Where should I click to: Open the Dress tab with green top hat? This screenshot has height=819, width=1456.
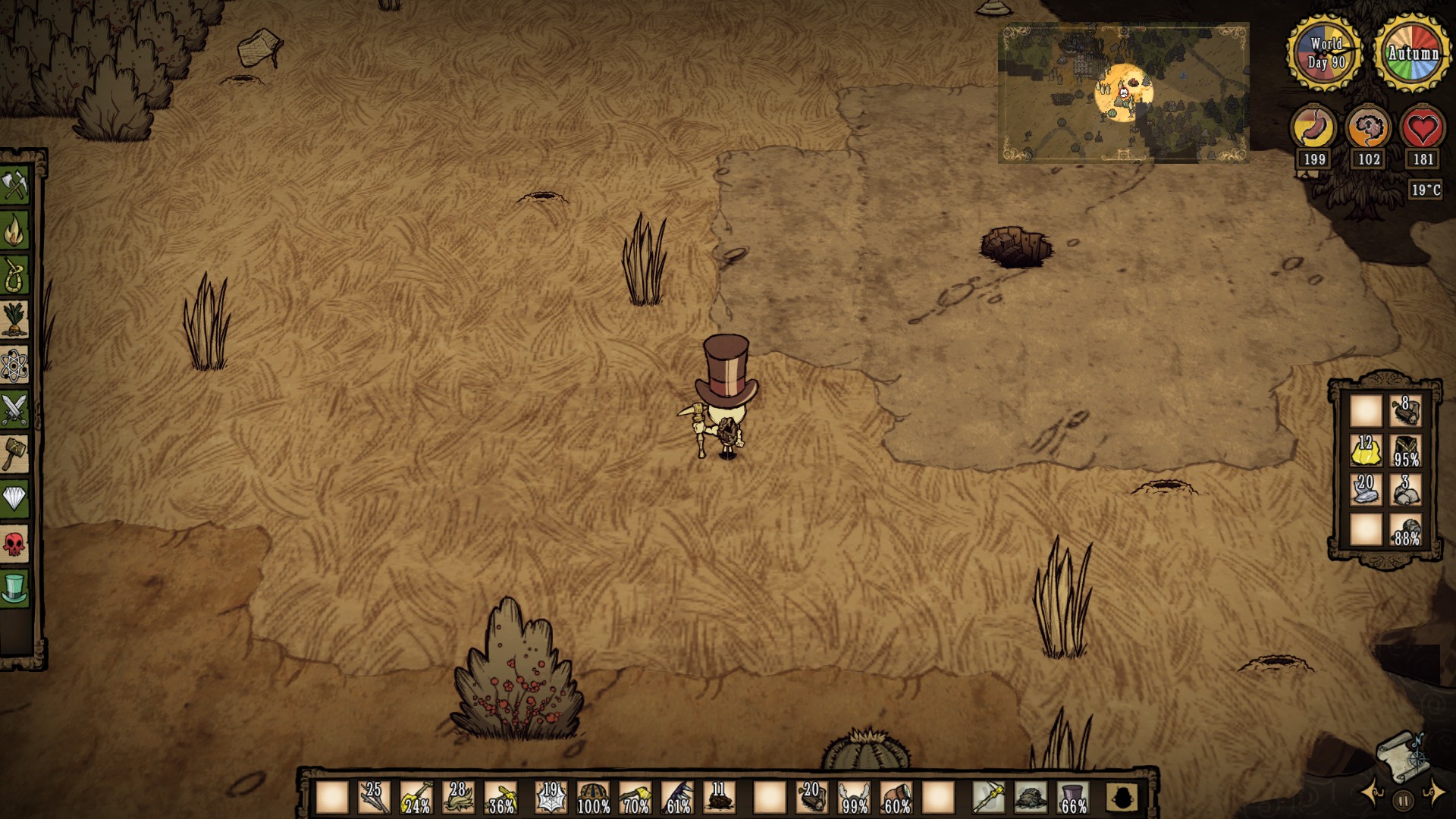pos(15,588)
